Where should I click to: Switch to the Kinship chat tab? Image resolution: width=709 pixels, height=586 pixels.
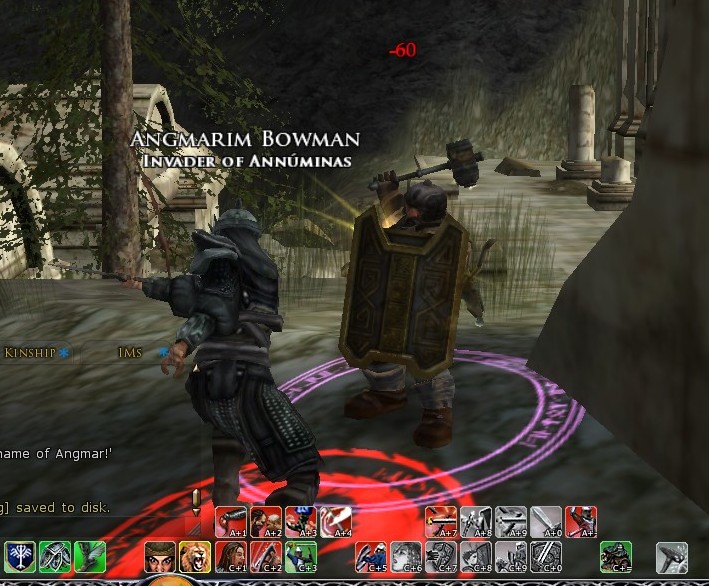pos(30,352)
